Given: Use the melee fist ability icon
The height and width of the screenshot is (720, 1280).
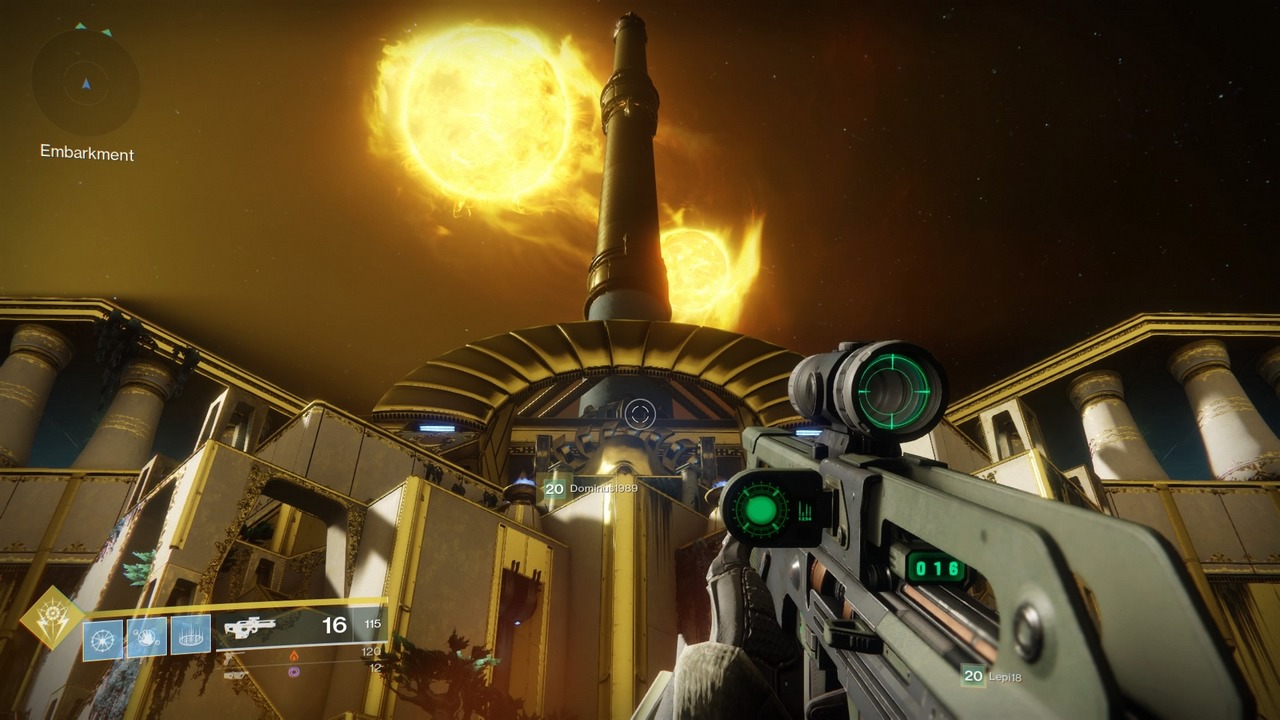Looking at the screenshot, I should (146, 637).
